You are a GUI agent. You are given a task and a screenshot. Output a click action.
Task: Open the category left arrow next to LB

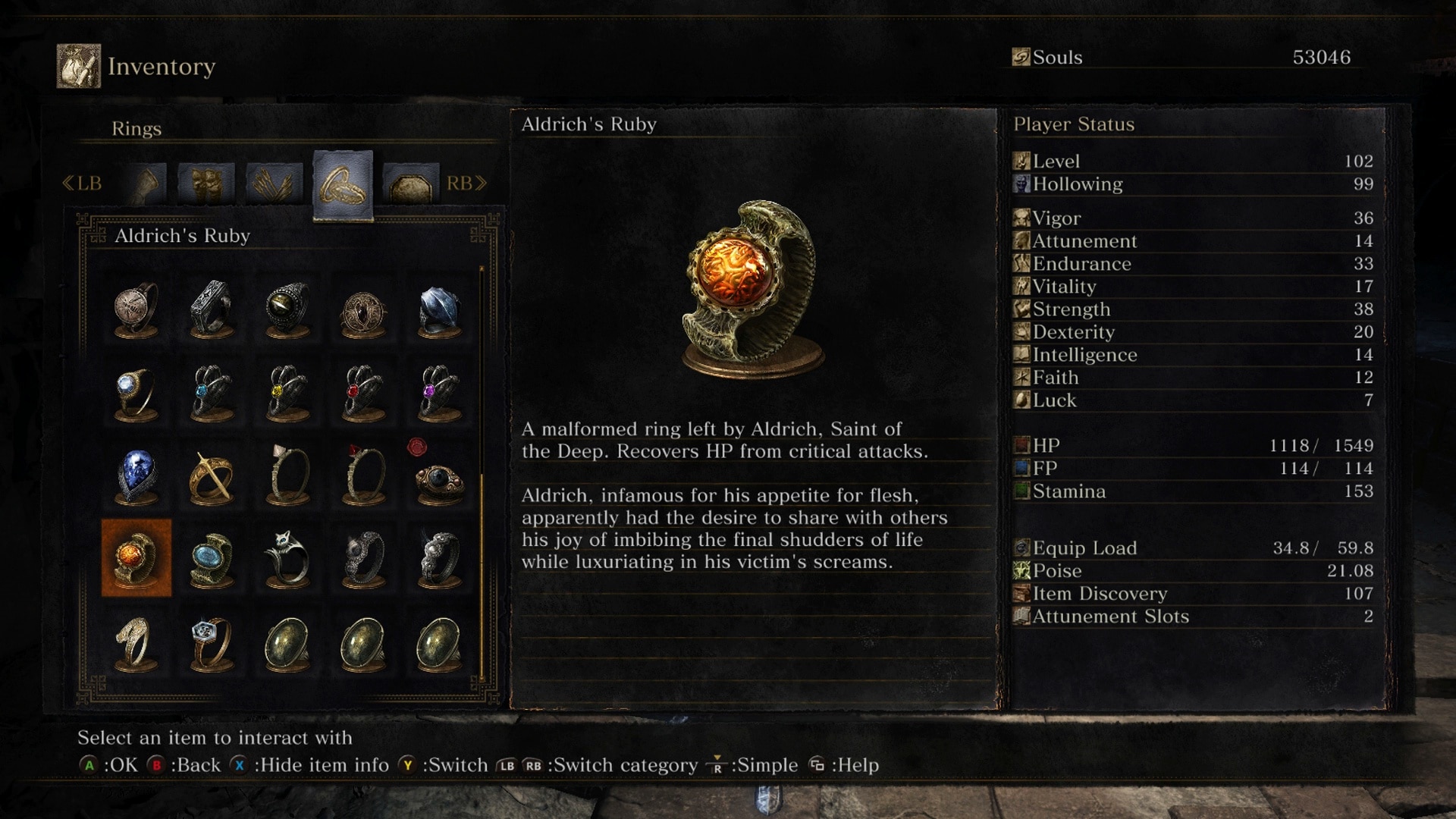click(69, 182)
